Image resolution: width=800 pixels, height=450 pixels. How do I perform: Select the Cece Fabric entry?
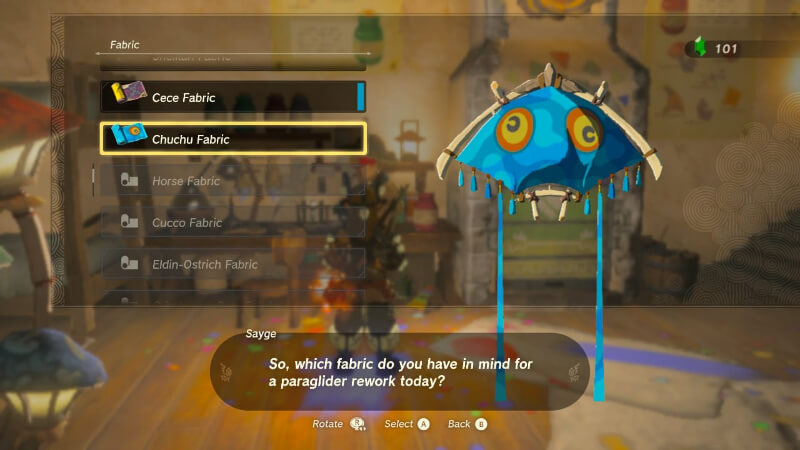click(233, 97)
